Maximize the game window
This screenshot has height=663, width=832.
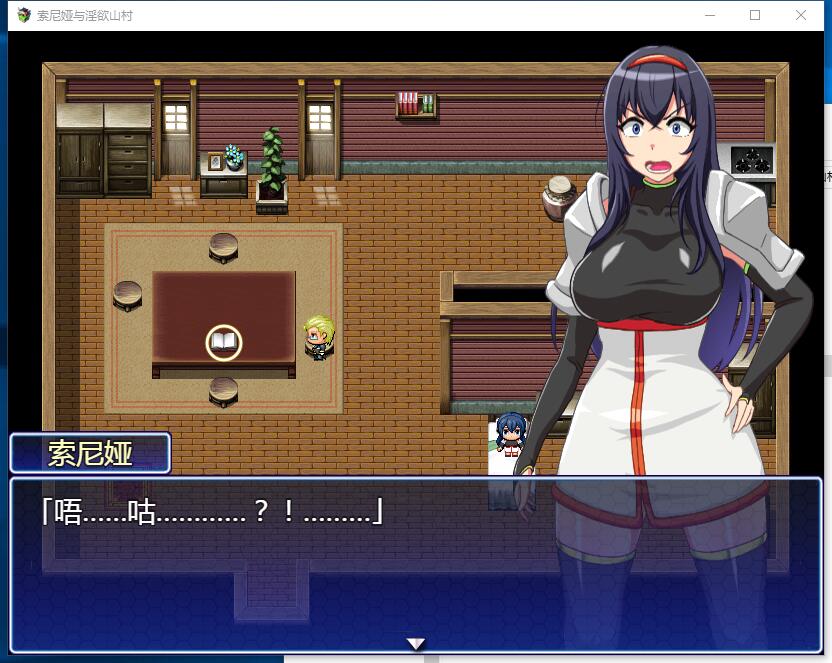tap(755, 16)
